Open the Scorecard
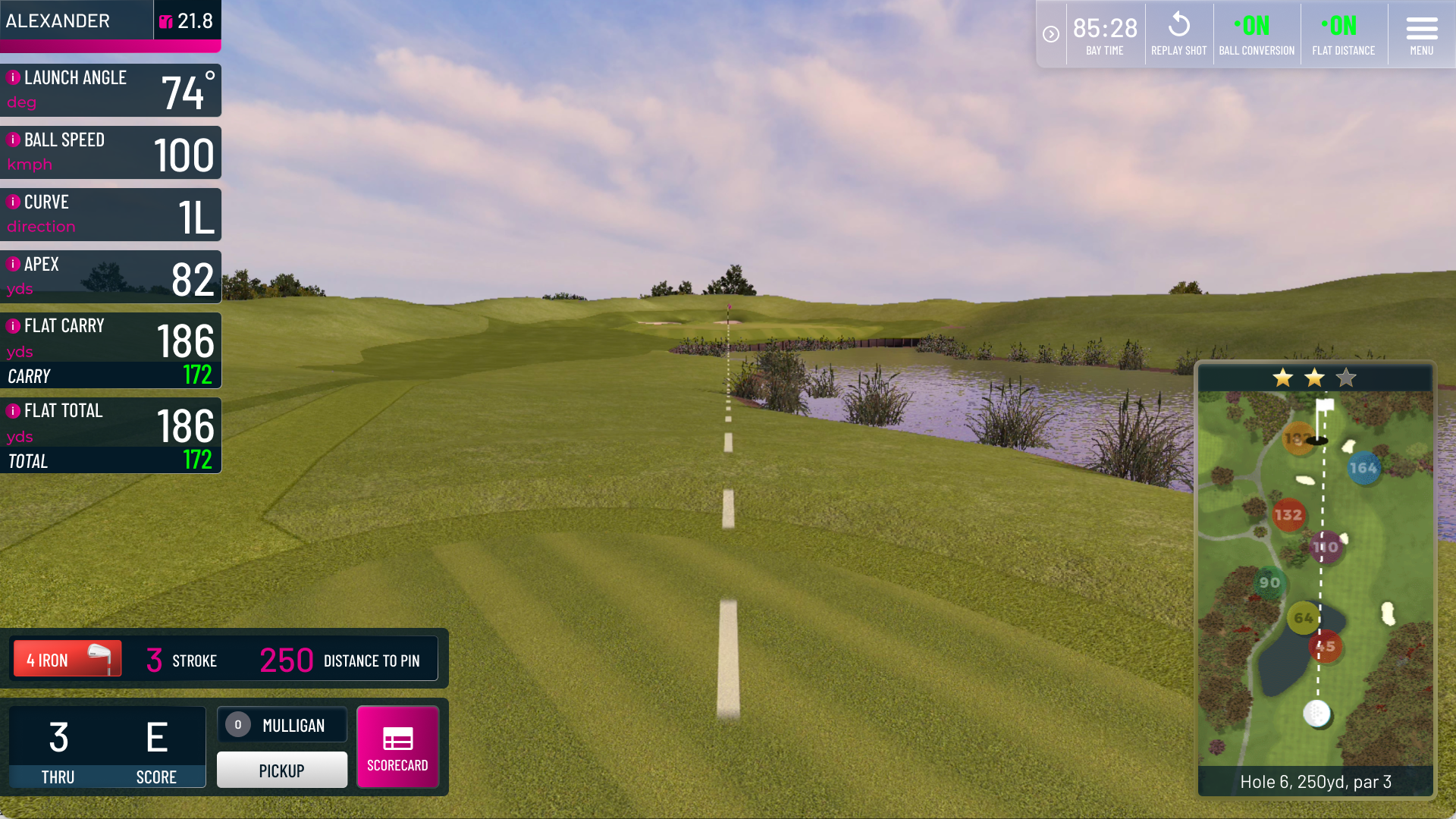1456x819 pixels. (x=397, y=747)
